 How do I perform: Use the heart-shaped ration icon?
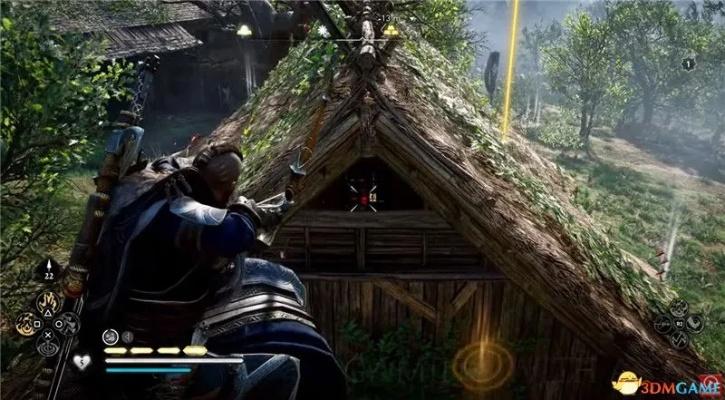click(x=81, y=361)
